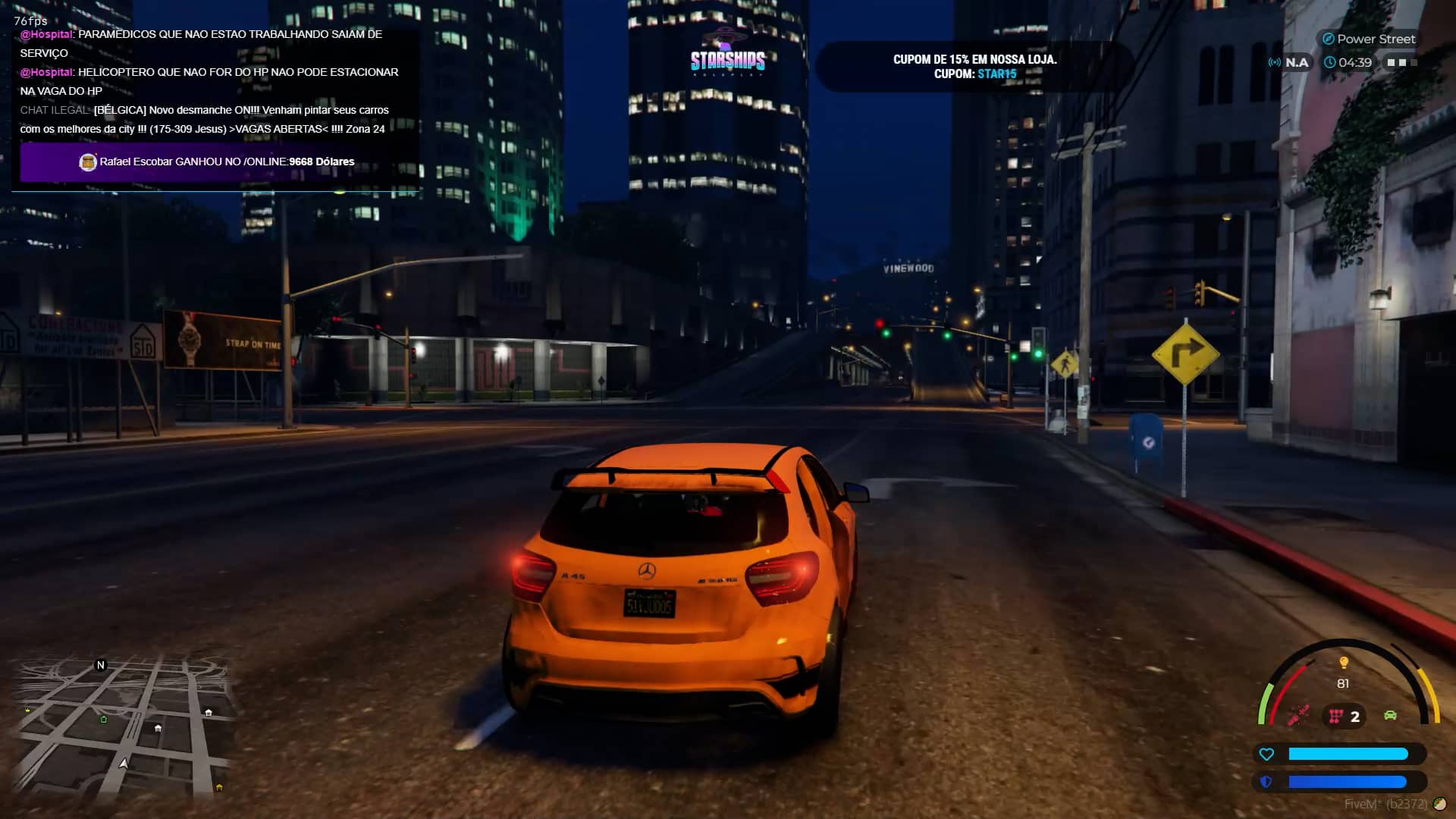Select the green house marker on minimap
This screenshot has height=819, width=1456.
(104, 719)
